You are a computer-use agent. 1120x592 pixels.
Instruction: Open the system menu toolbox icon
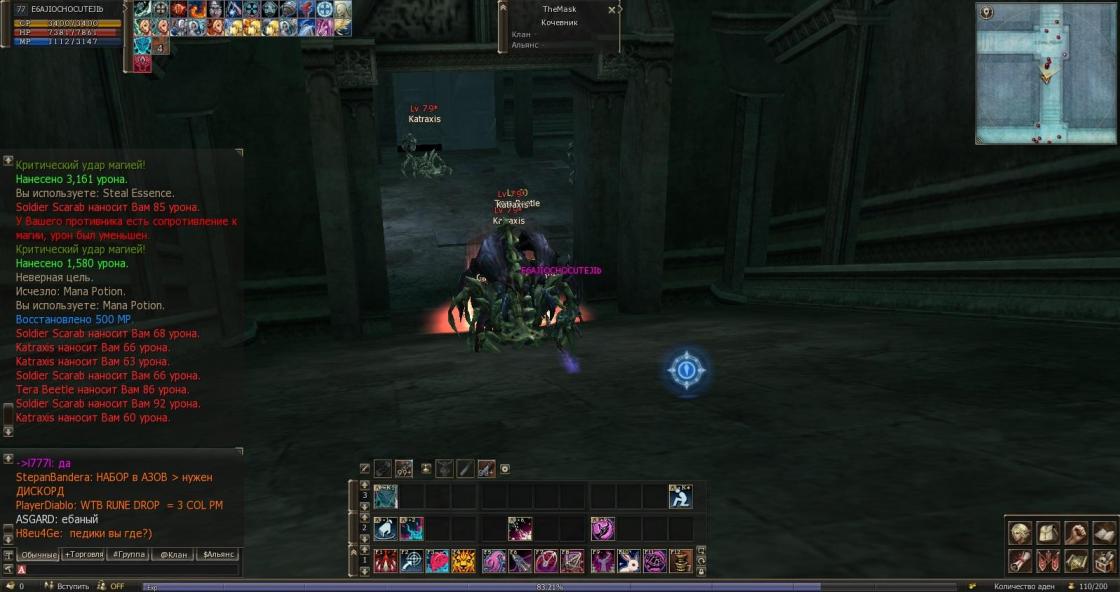(x=1104, y=560)
